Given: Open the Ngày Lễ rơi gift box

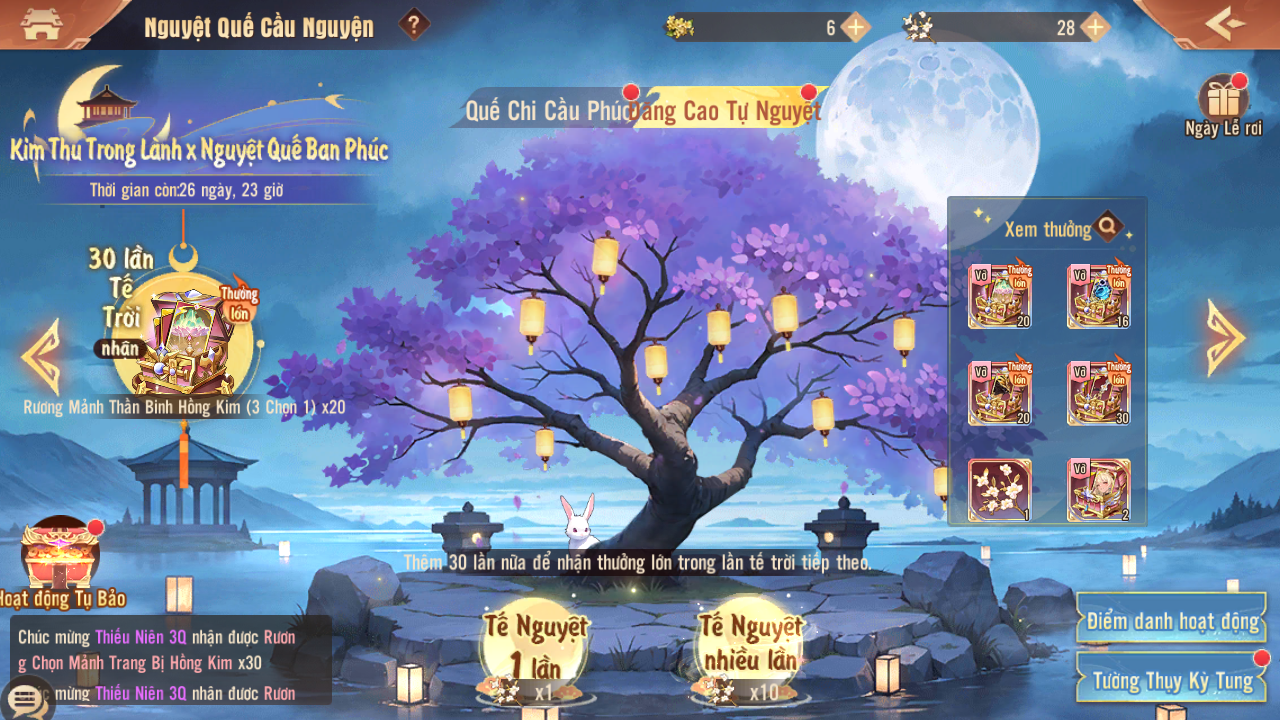Looking at the screenshot, I should (x=1223, y=100).
